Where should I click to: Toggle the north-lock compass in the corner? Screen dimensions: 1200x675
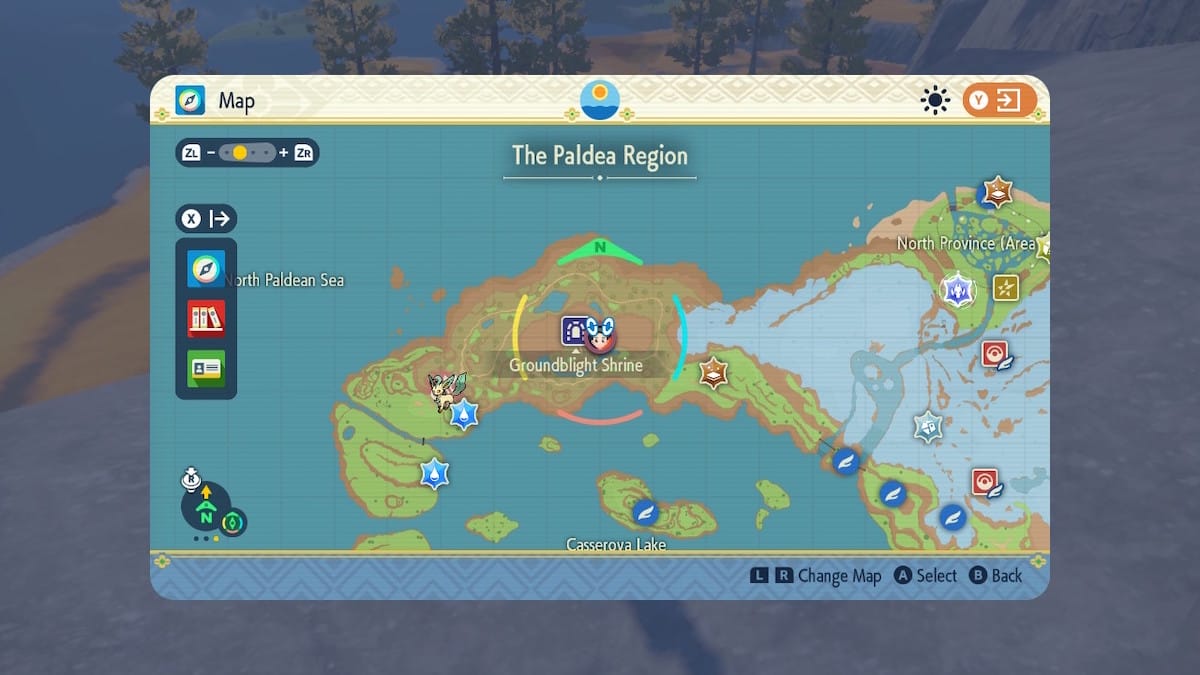pyautogui.click(x=206, y=509)
